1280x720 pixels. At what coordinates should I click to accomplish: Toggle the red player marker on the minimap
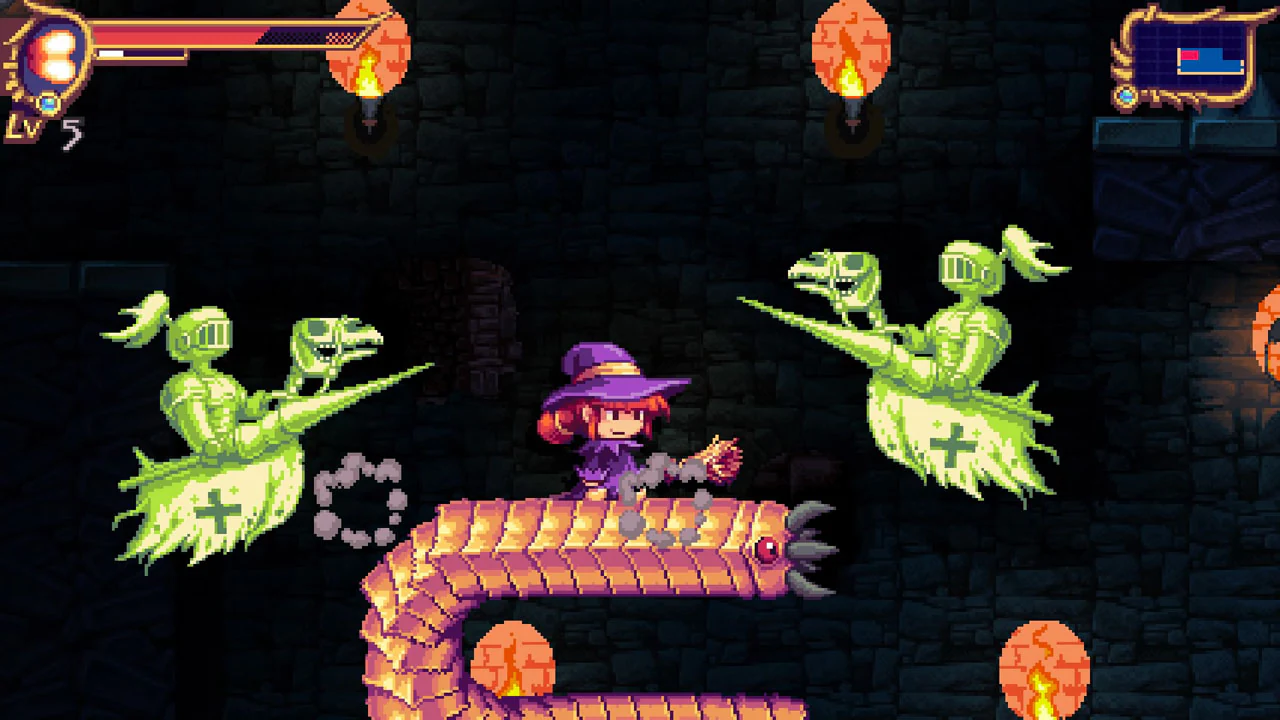[1189, 55]
